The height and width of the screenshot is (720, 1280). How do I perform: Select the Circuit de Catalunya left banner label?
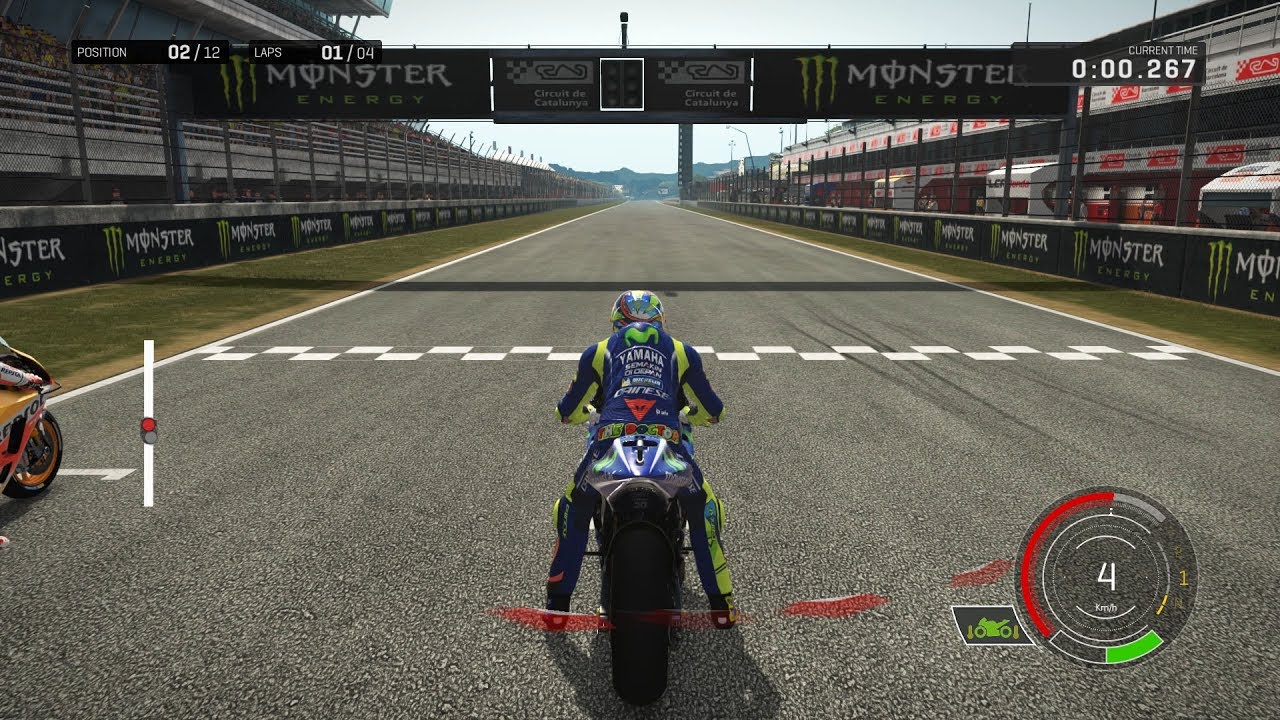point(560,96)
